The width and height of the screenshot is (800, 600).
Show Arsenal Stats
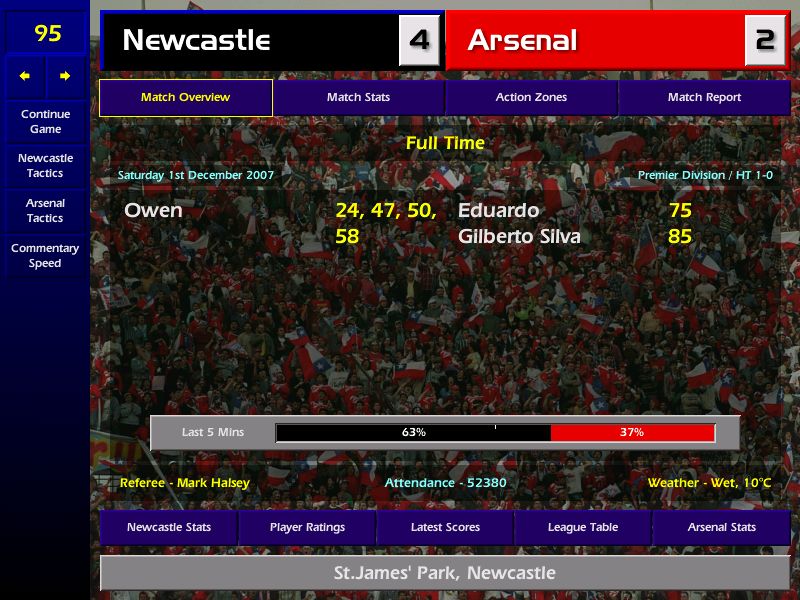pos(722,527)
